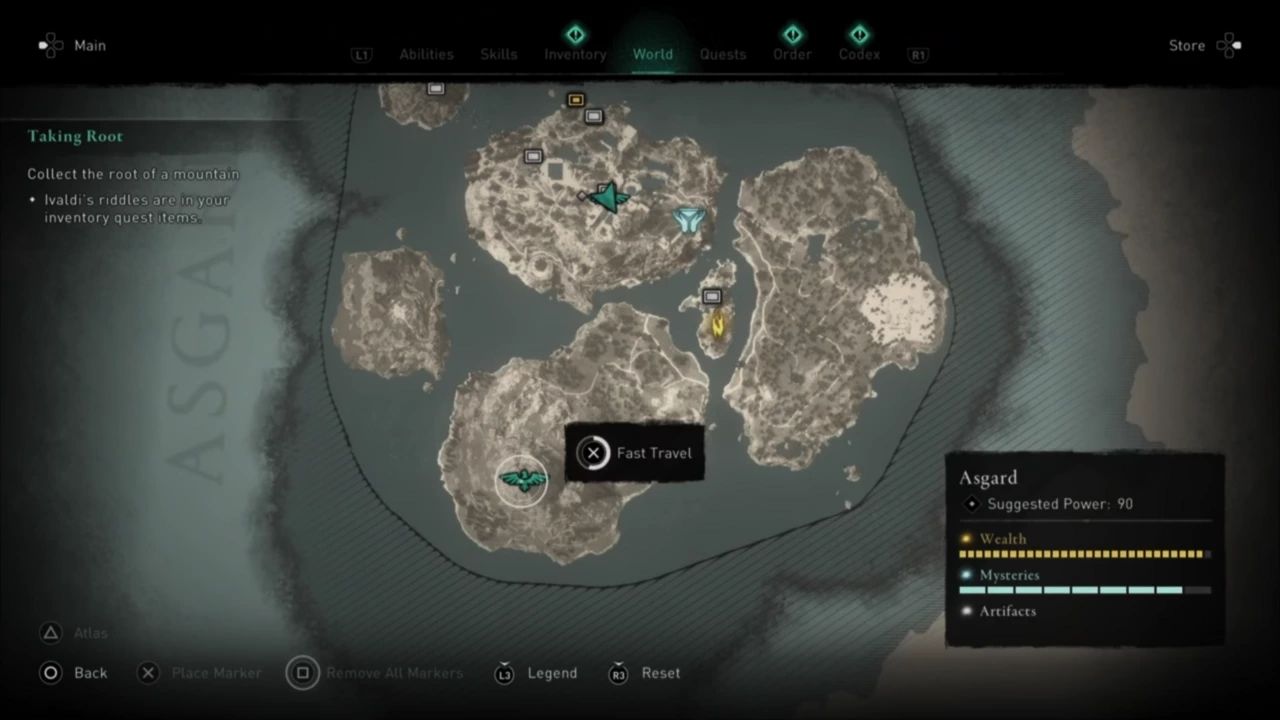Select the blue Mysteries icon on the north island
Image resolution: width=1280 pixels, height=720 pixels.
coord(689,219)
